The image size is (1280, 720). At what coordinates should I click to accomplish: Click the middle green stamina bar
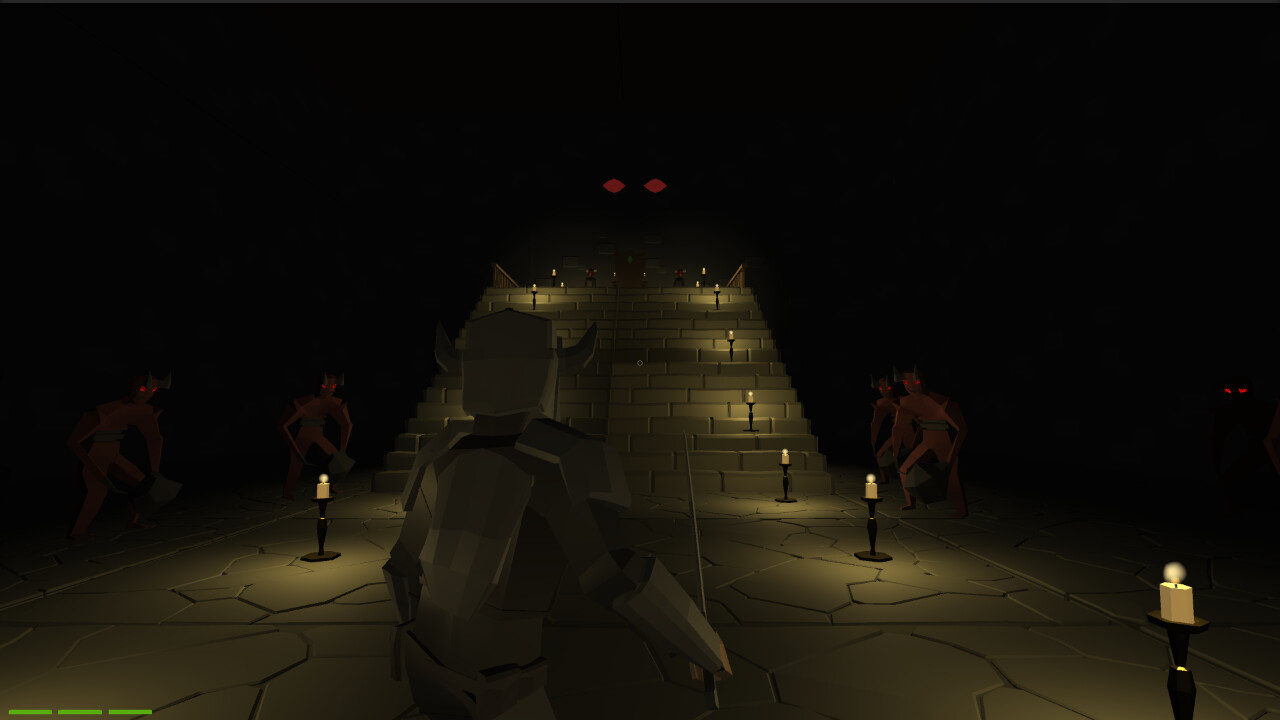(80, 712)
